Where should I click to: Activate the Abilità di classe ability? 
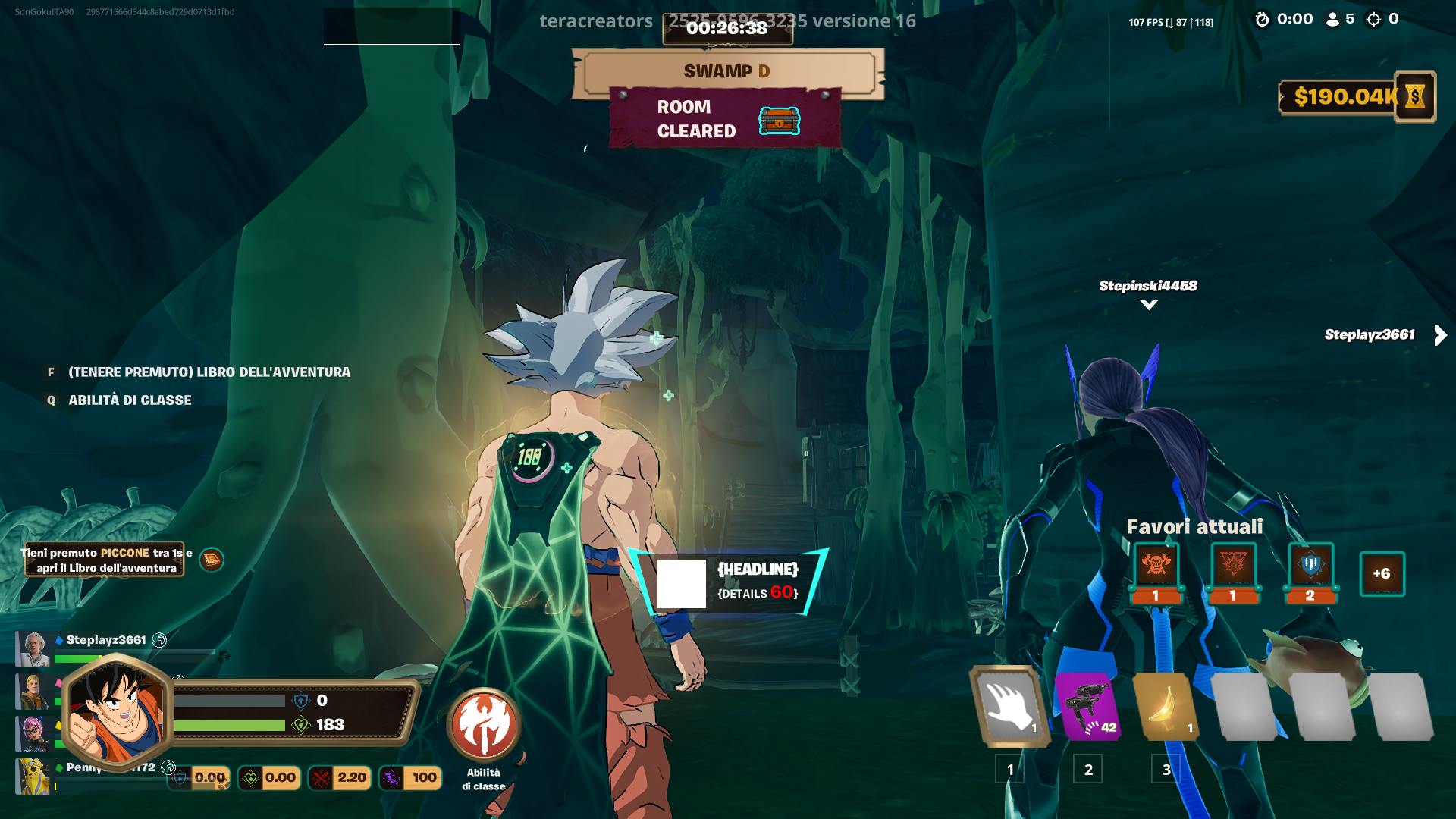484,724
